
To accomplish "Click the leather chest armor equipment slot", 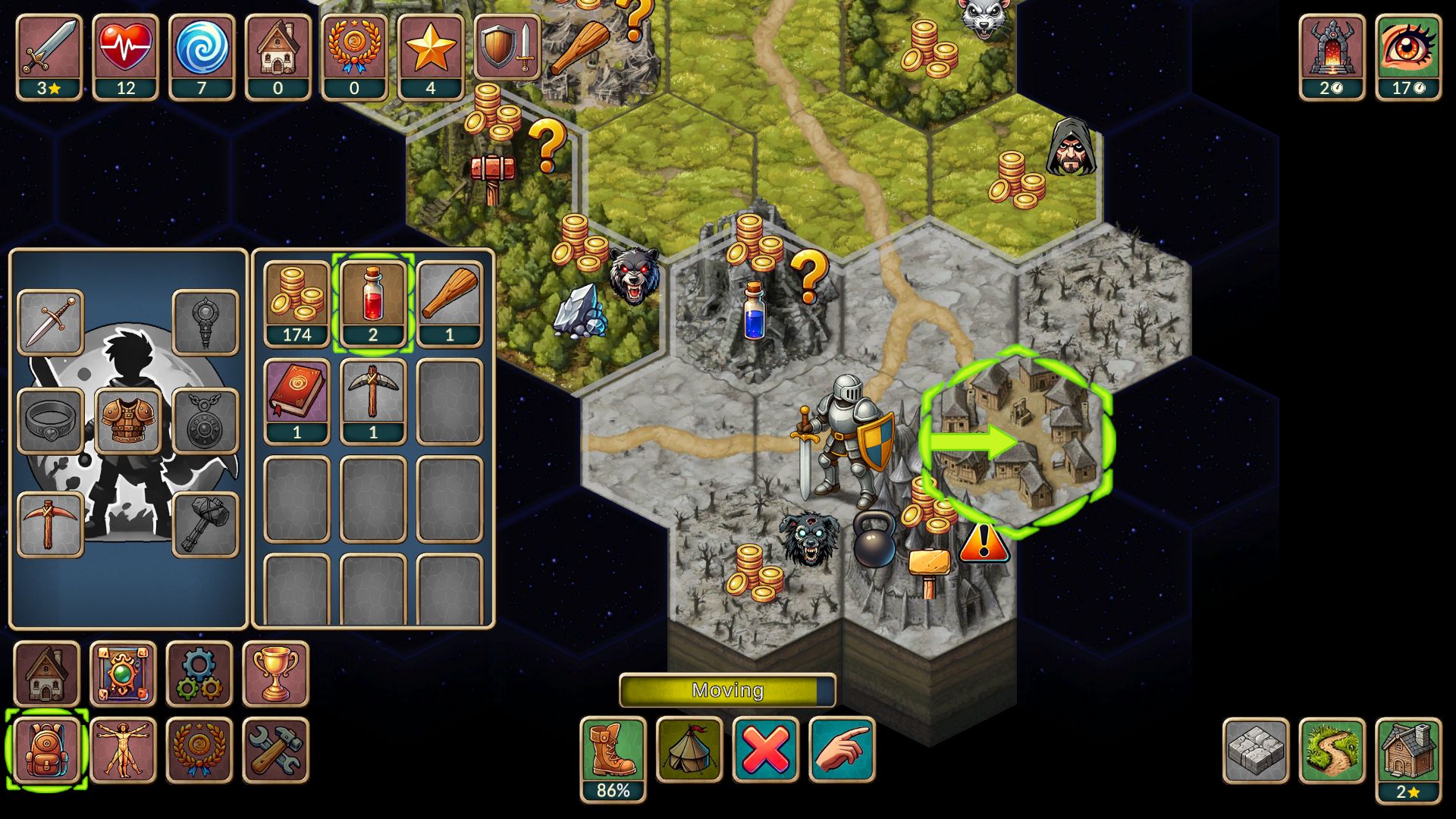I will click(127, 420).
